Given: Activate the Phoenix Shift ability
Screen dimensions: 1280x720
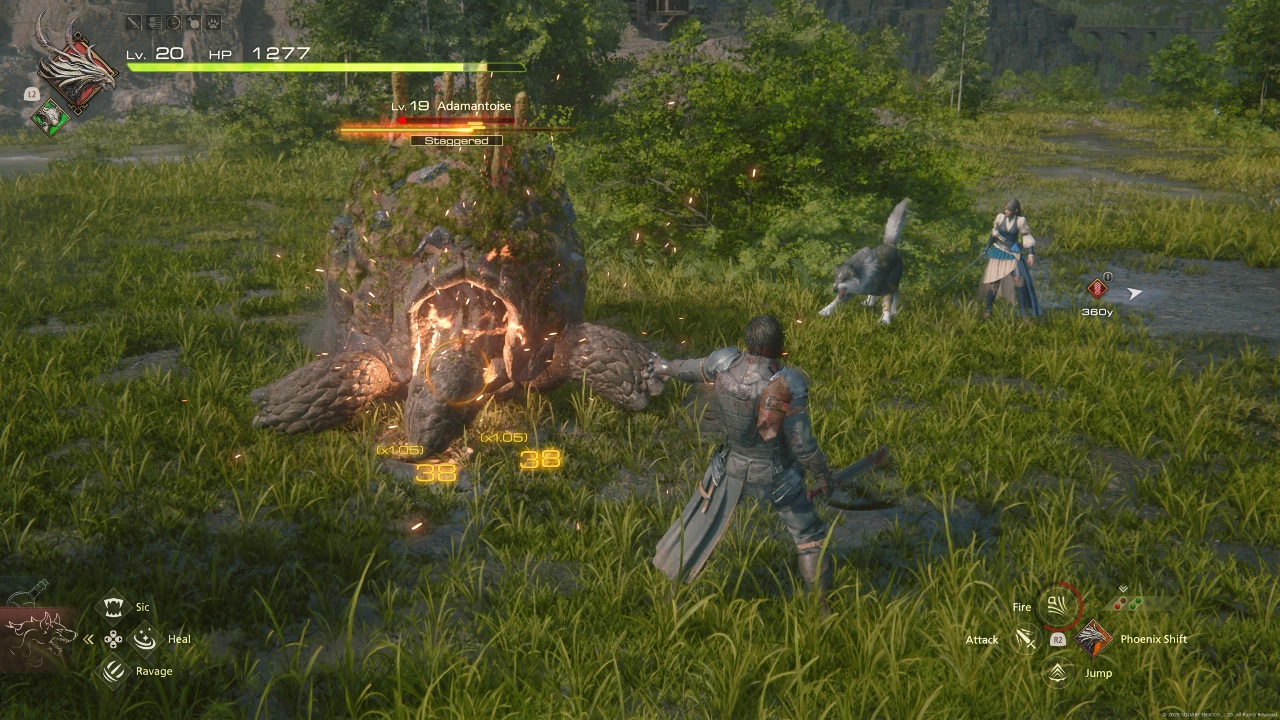Looking at the screenshot, I should click(x=1094, y=638).
